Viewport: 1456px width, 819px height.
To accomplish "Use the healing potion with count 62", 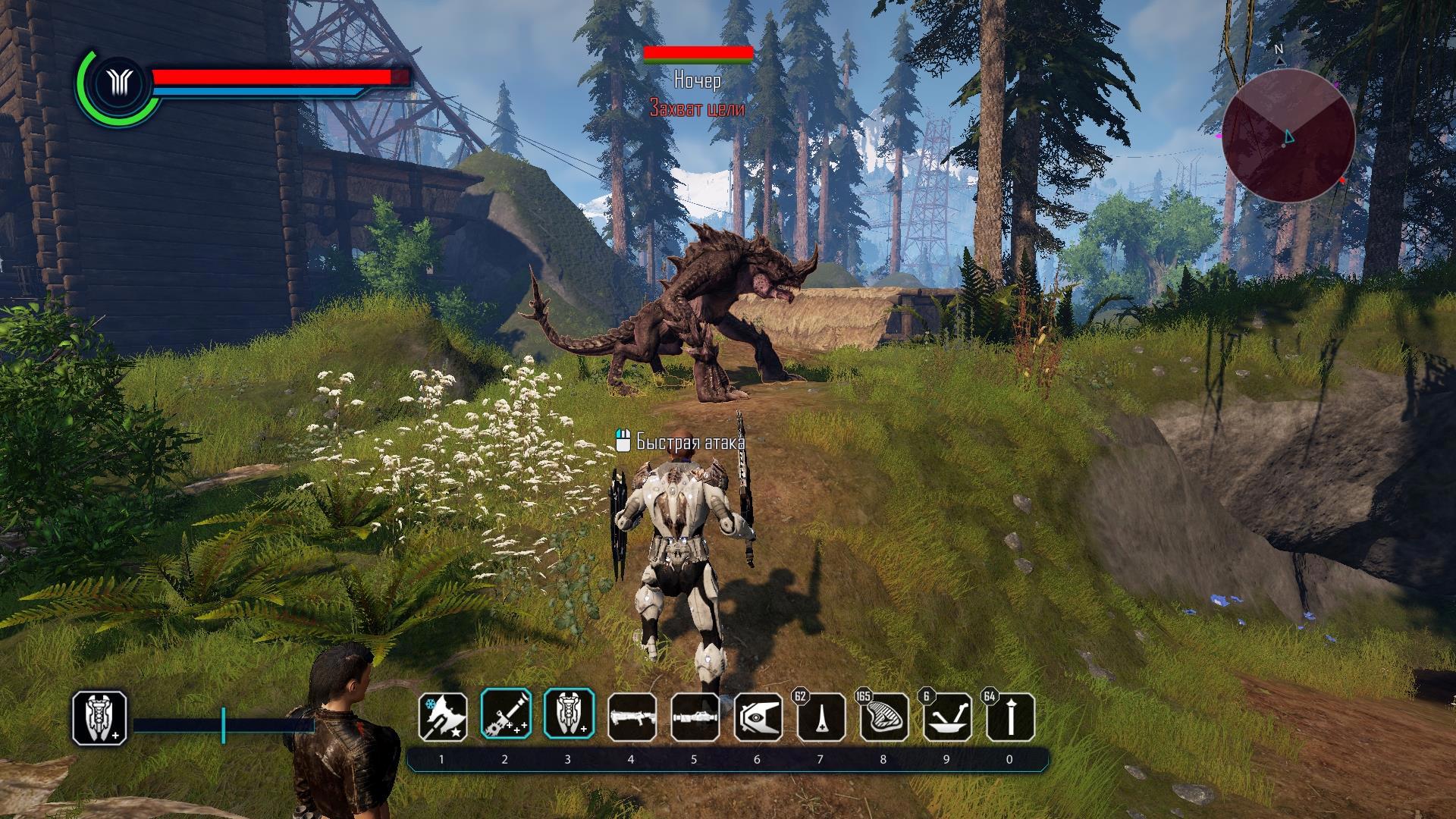I will point(821,717).
